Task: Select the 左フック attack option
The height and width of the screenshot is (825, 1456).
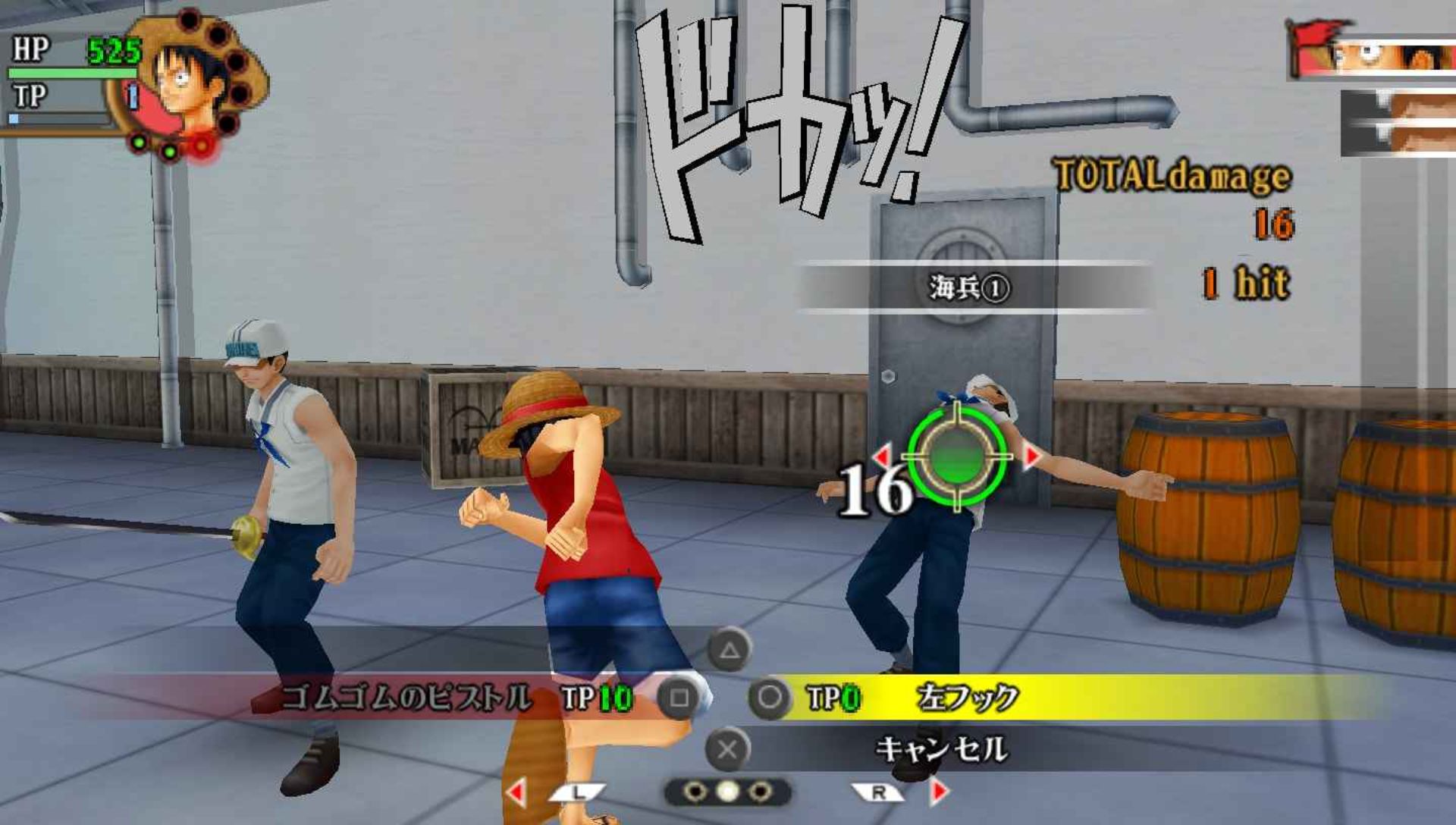Action: (x=967, y=698)
